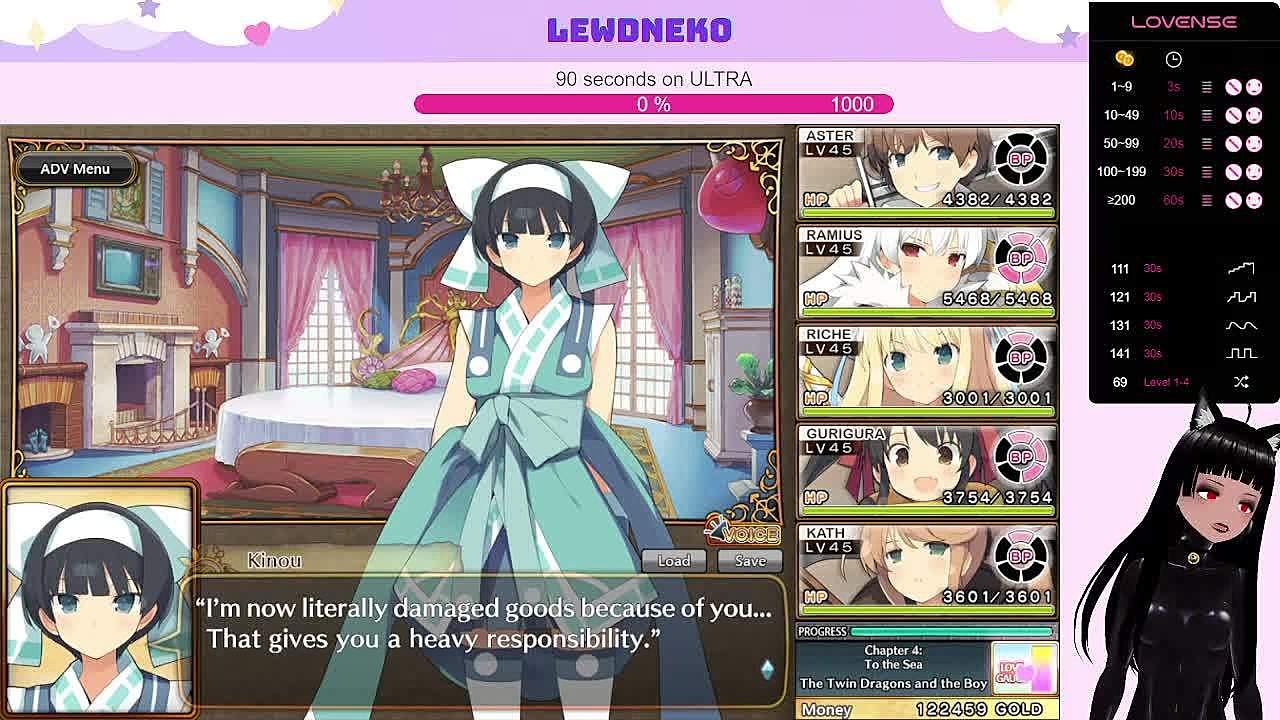Image resolution: width=1280 pixels, height=720 pixels.
Task: Advance dialogue with the blue diamond indicator
Action: 767,669
